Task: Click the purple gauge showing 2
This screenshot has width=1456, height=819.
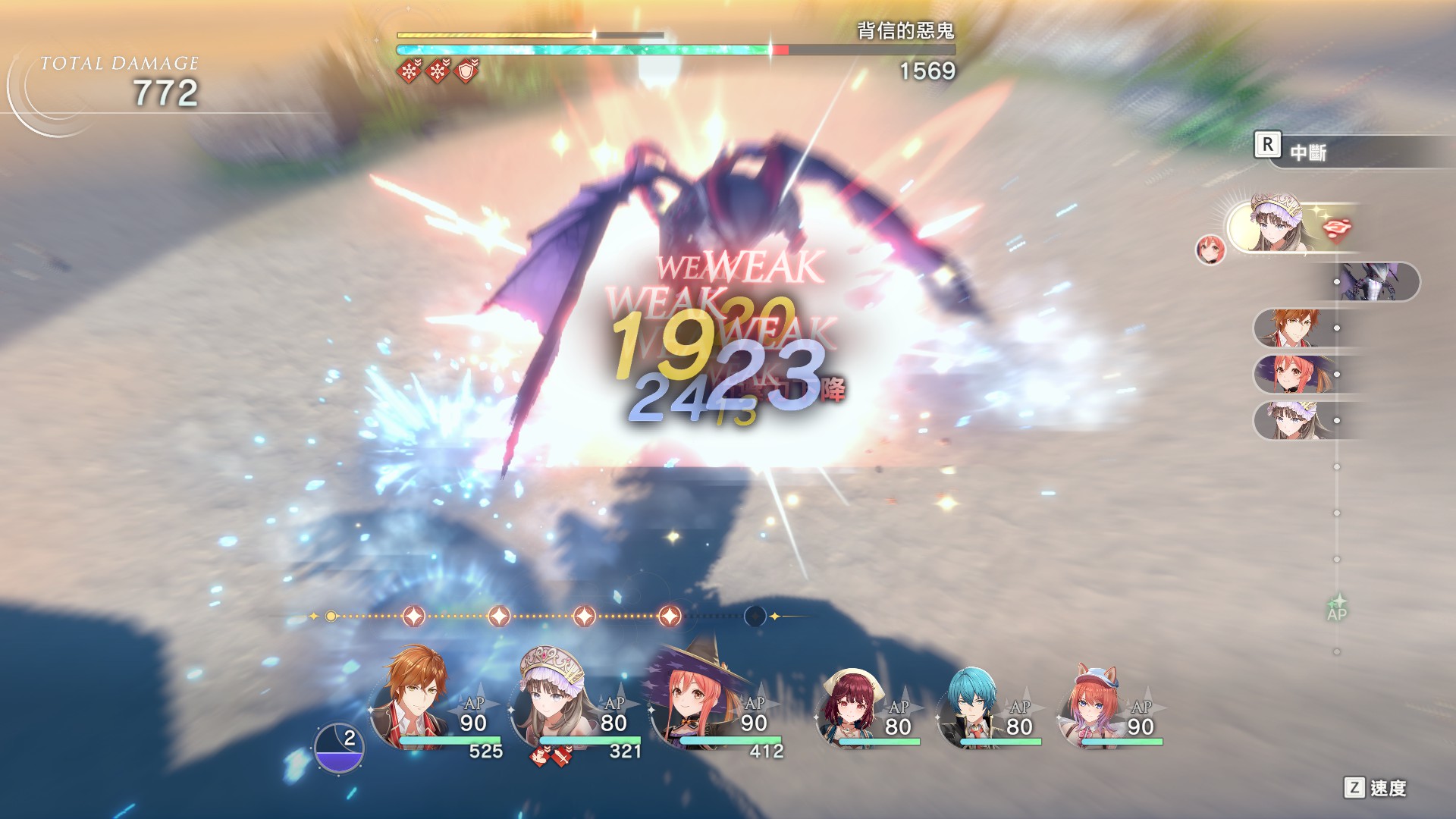Action: click(x=339, y=748)
